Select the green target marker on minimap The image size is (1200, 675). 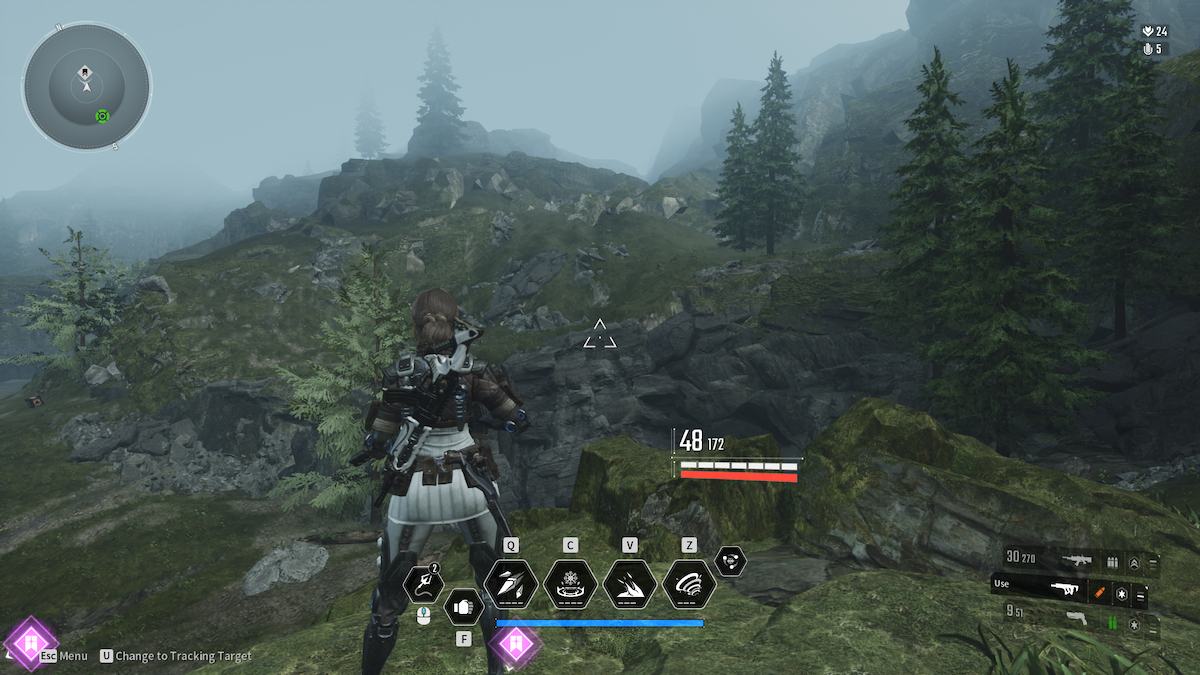102,116
